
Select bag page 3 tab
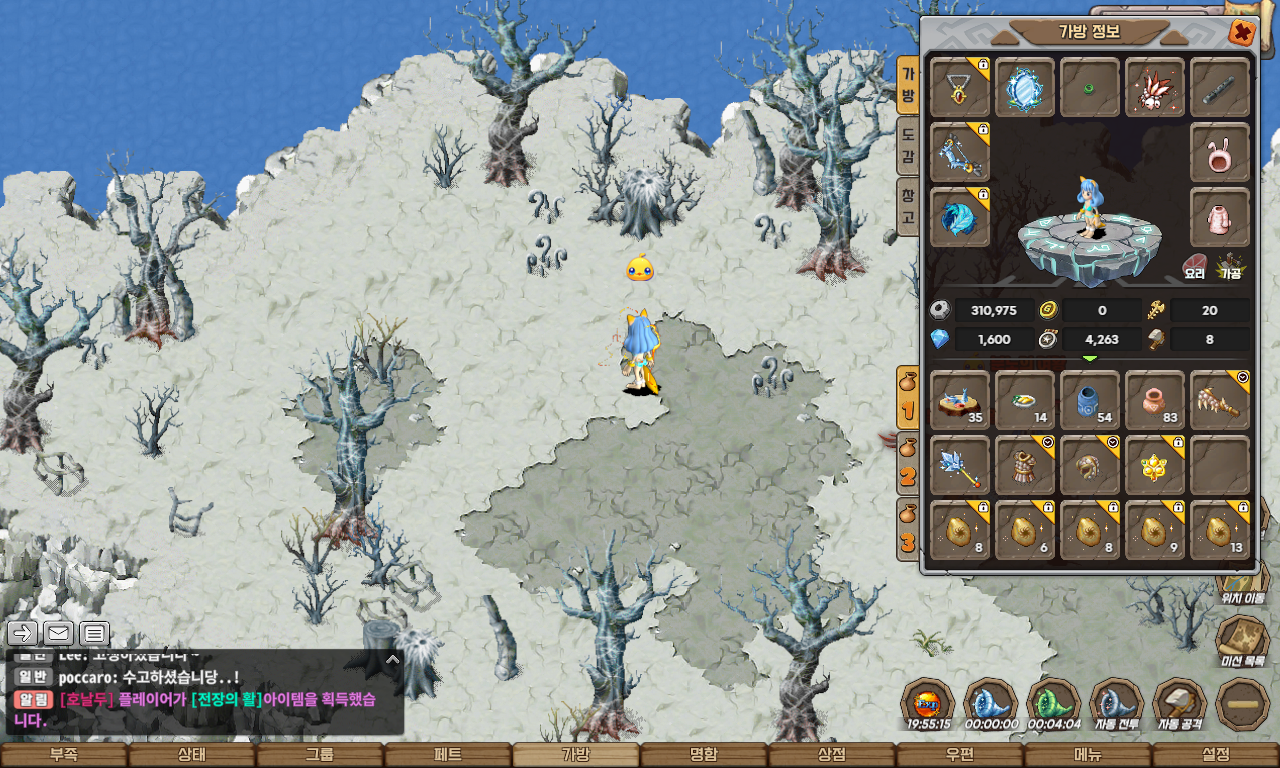click(x=908, y=529)
